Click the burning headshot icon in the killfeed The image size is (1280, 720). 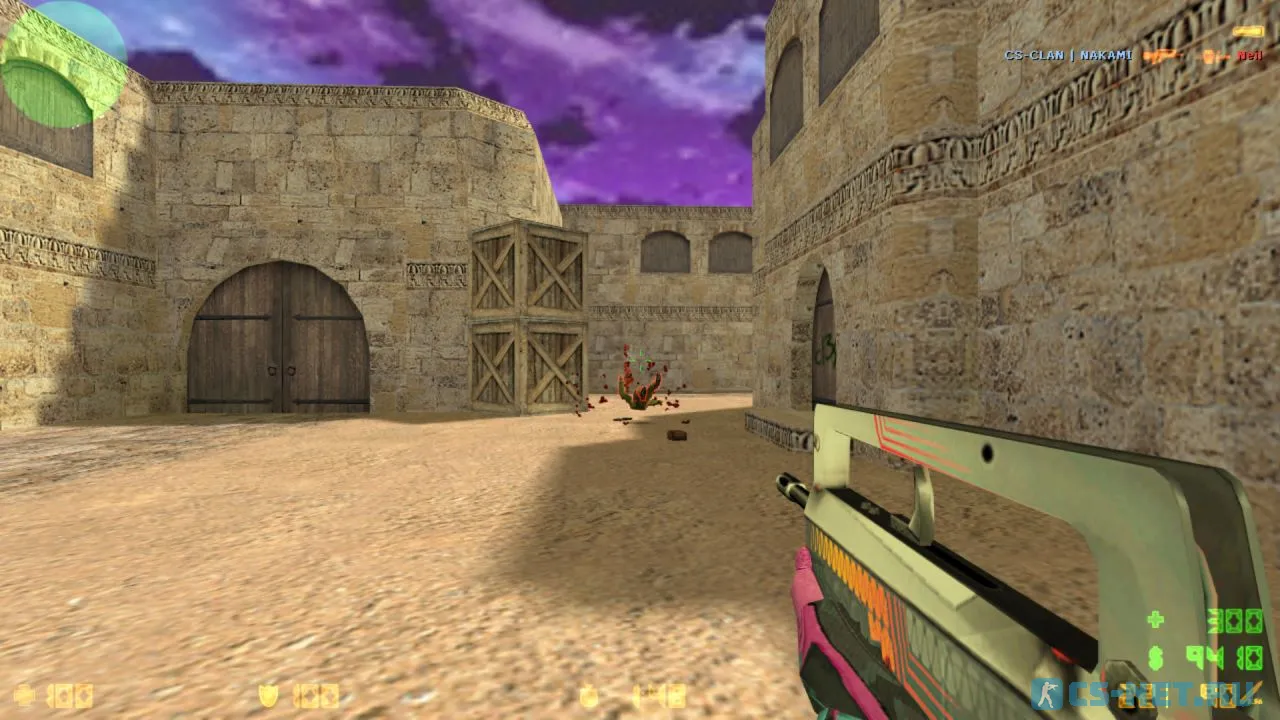[x=1212, y=58]
